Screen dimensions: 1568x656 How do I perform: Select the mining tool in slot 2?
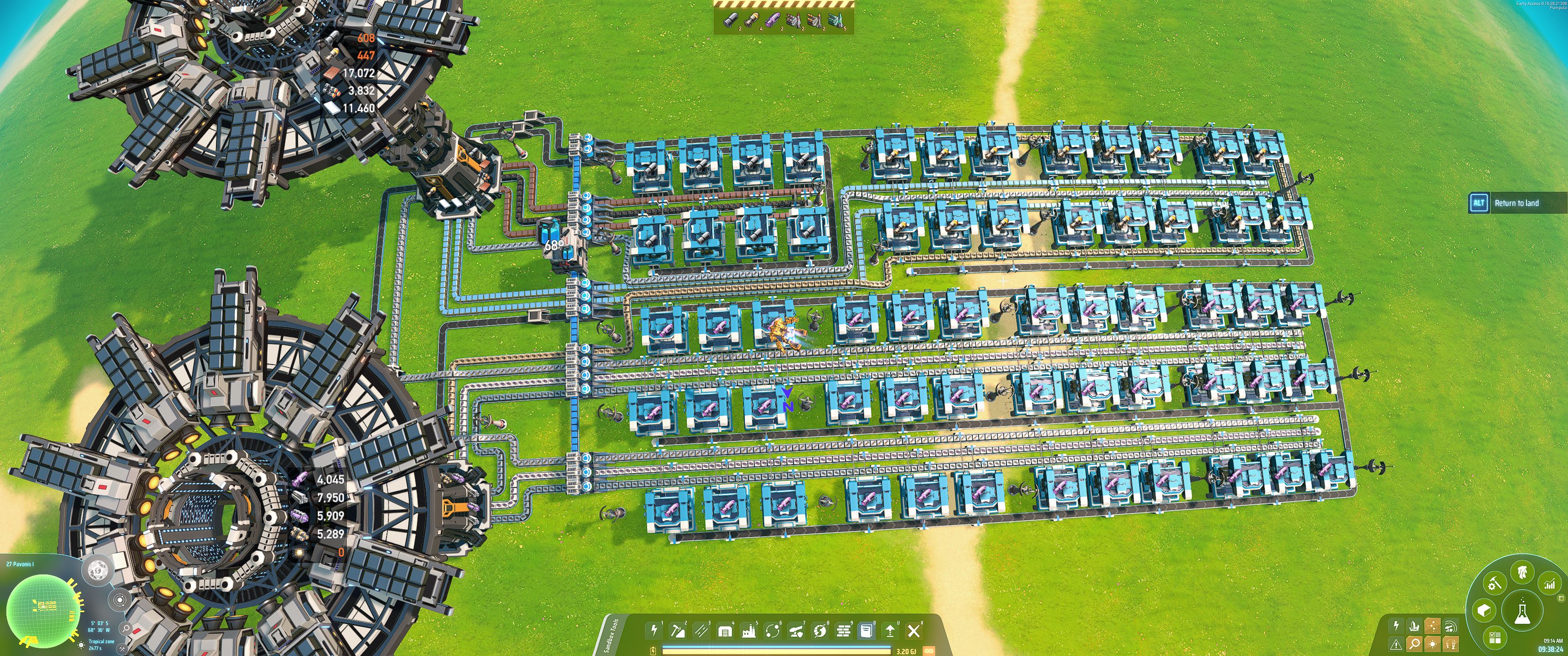[678, 632]
